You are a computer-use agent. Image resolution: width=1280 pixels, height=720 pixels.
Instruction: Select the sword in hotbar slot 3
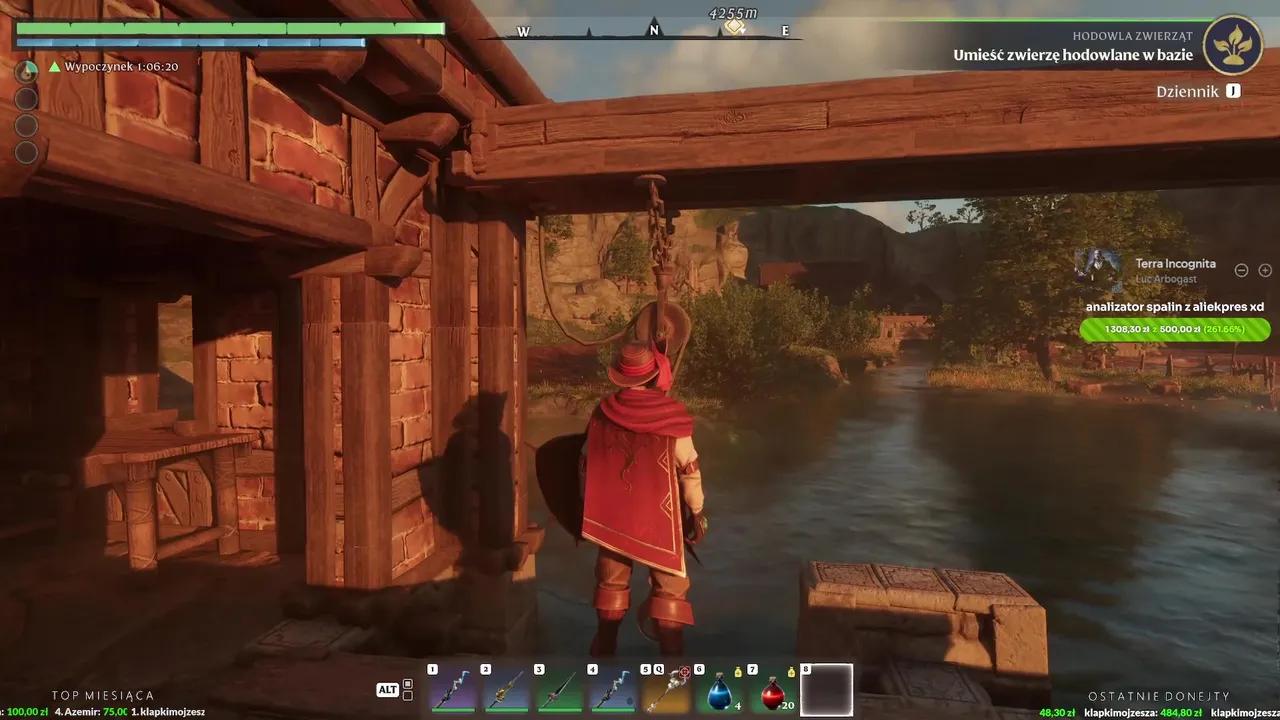point(558,692)
